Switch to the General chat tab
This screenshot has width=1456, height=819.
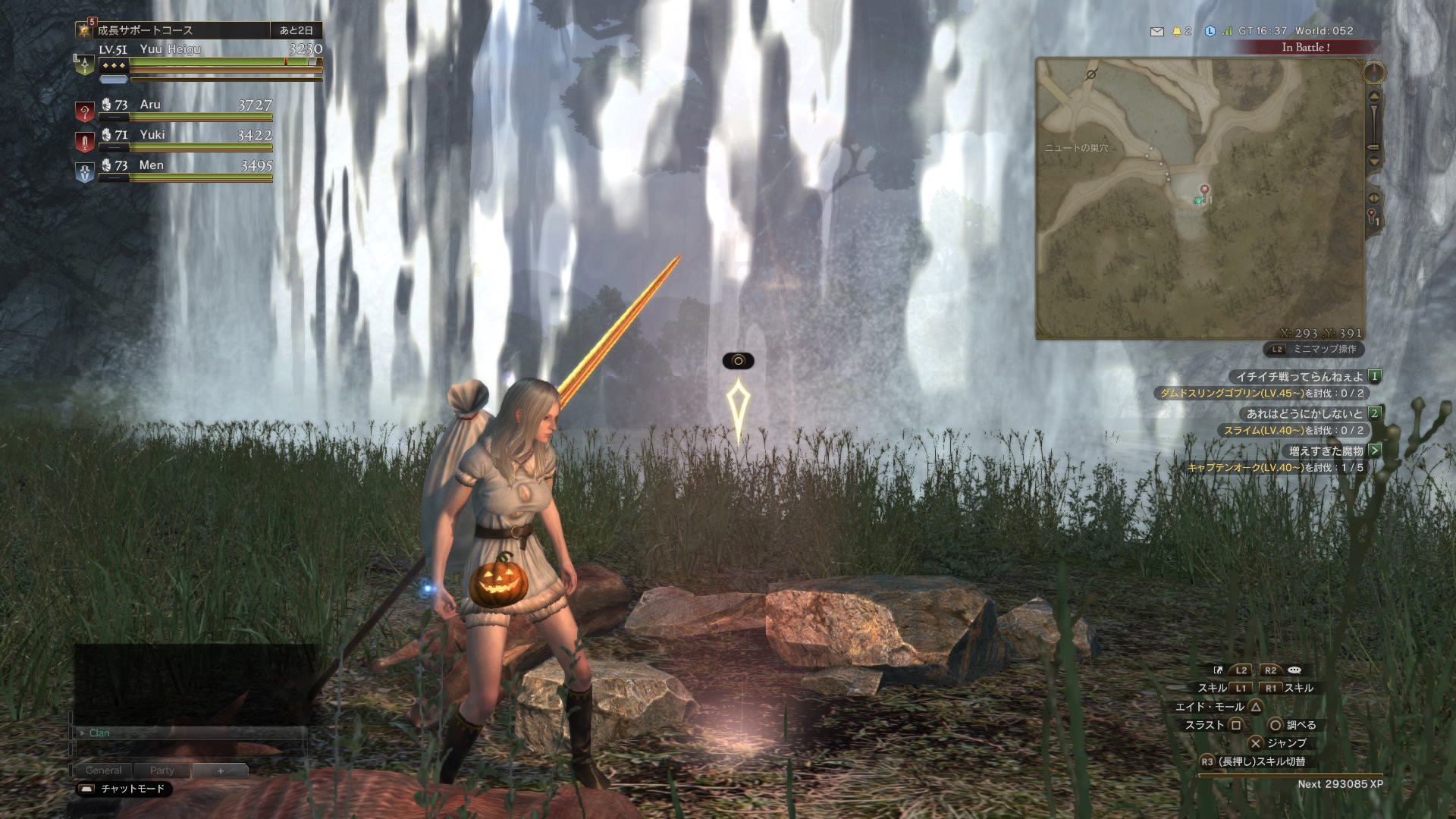[103, 770]
